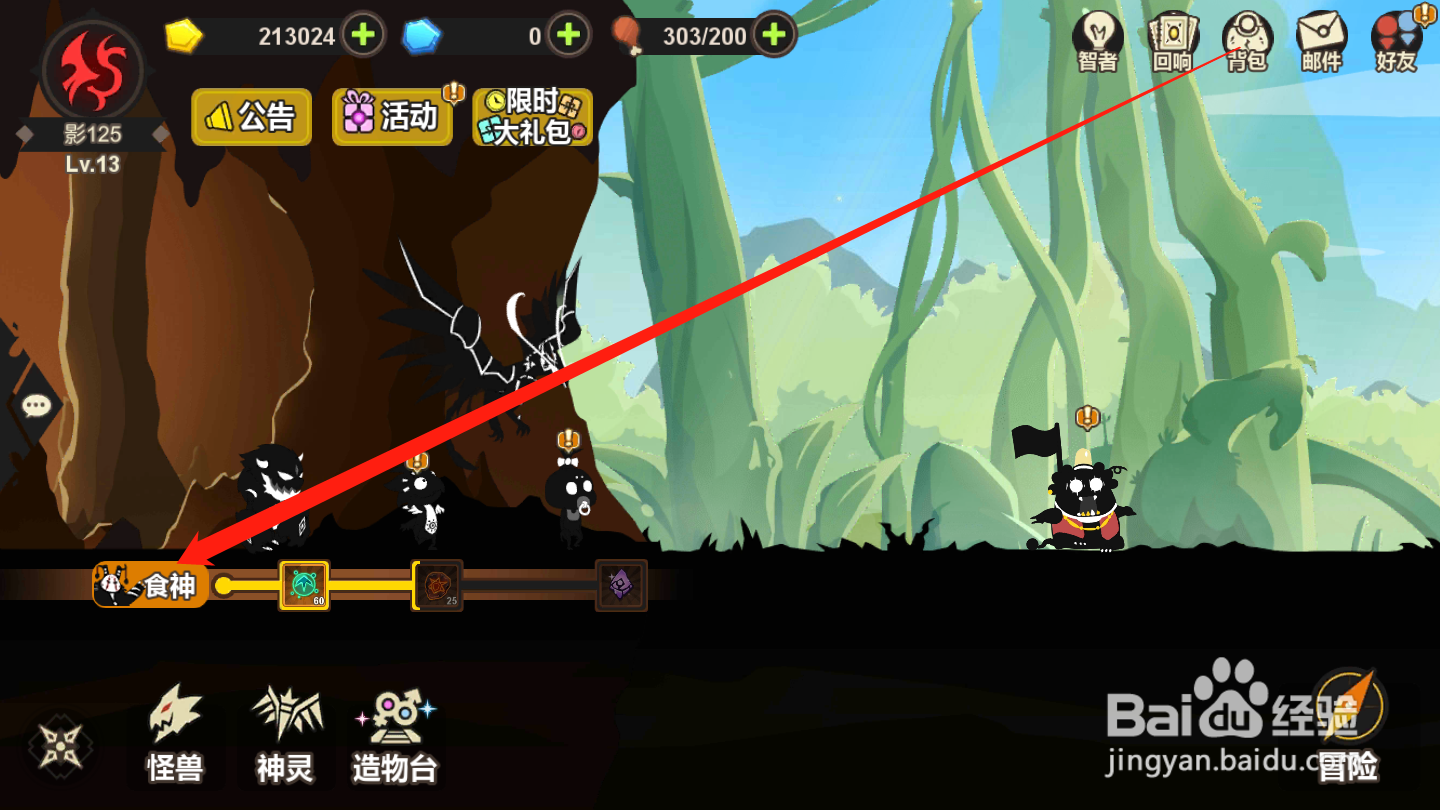
Task: Add gold with the green plus button
Action: [363, 36]
